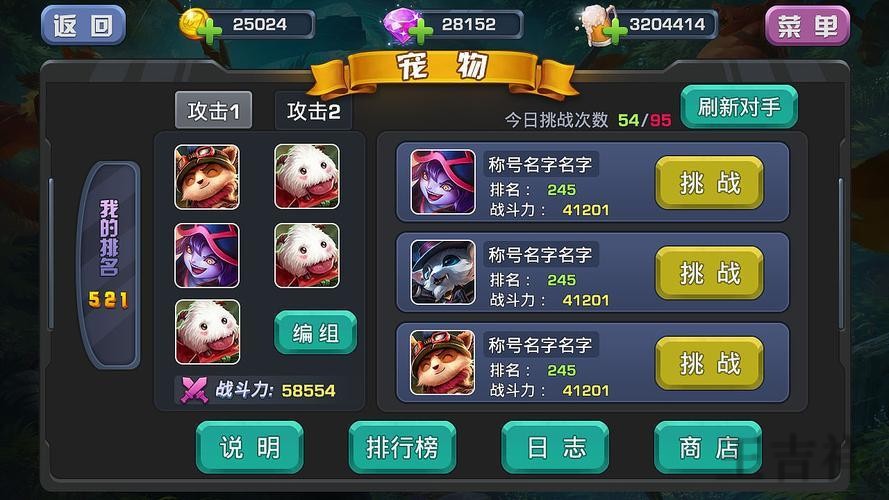This screenshot has width=889, height=500.
Task: View the purple witch opponent's portrait
Action: point(442,182)
